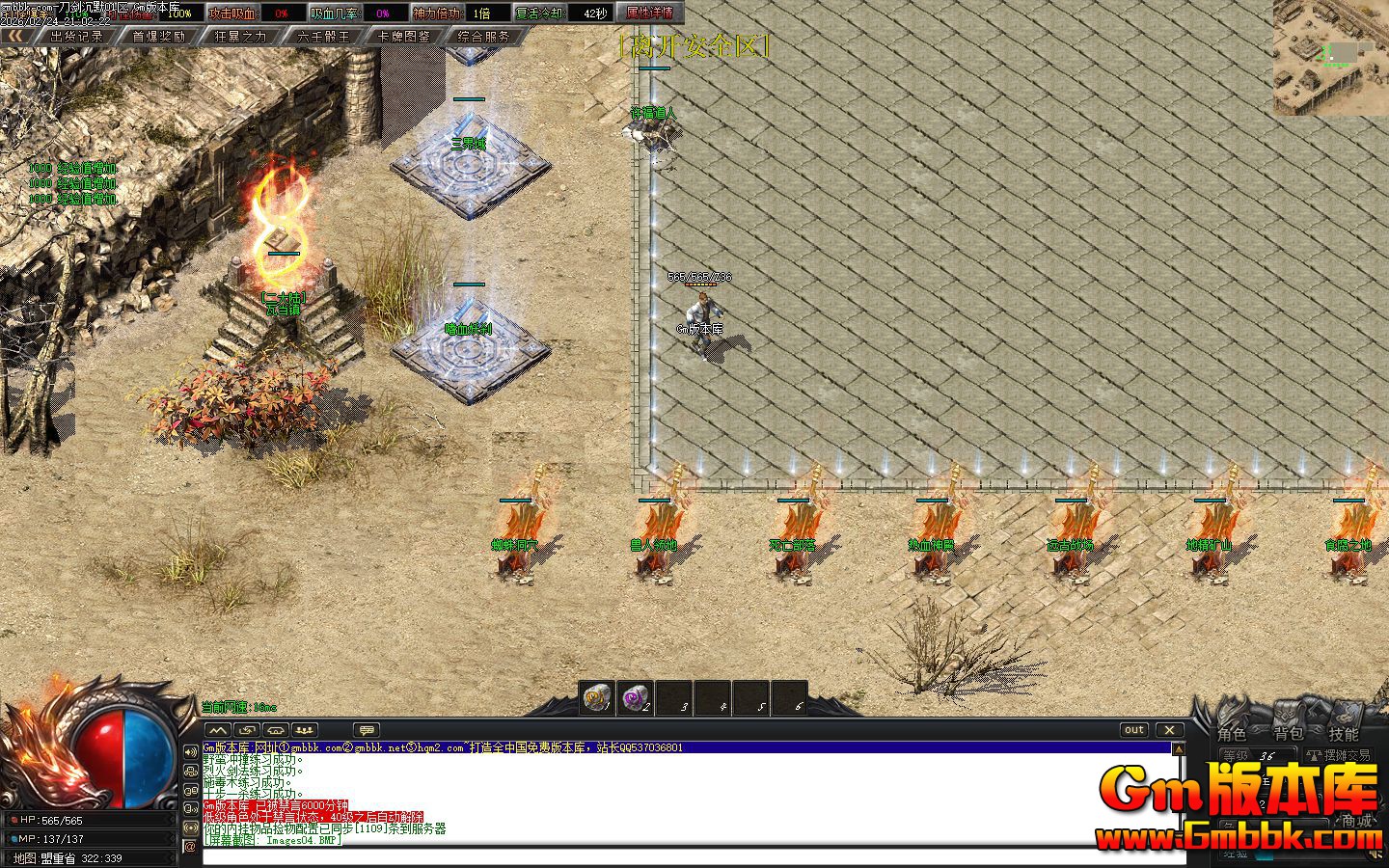Open the 背包 backpack inventory
Viewport: 1389px width, 868px height.
pyautogui.click(x=1288, y=735)
